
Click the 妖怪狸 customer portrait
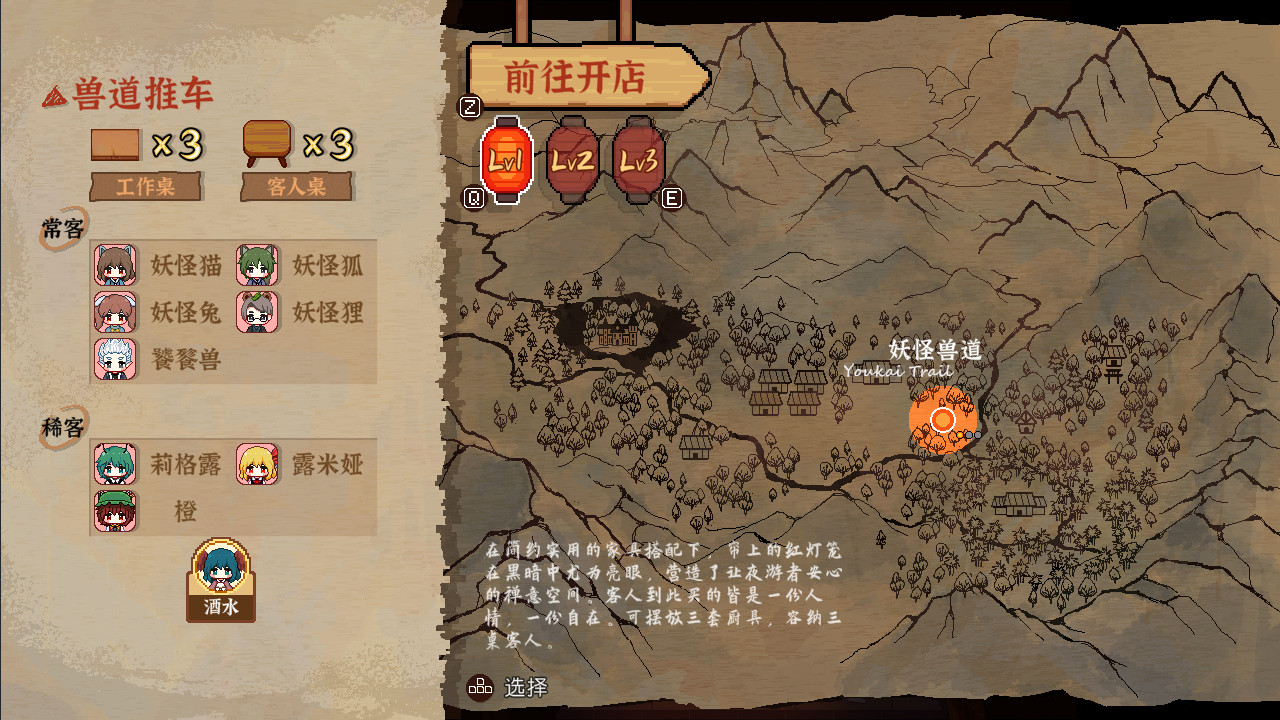point(258,312)
